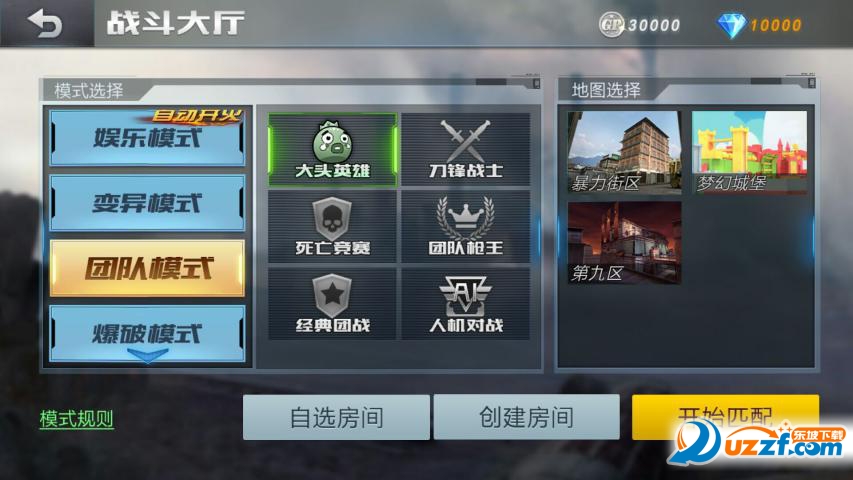Screen dimensions: 853x480
Task: Pick the 梦幻城堡 castle map
Action: click(x=749, y=152)
